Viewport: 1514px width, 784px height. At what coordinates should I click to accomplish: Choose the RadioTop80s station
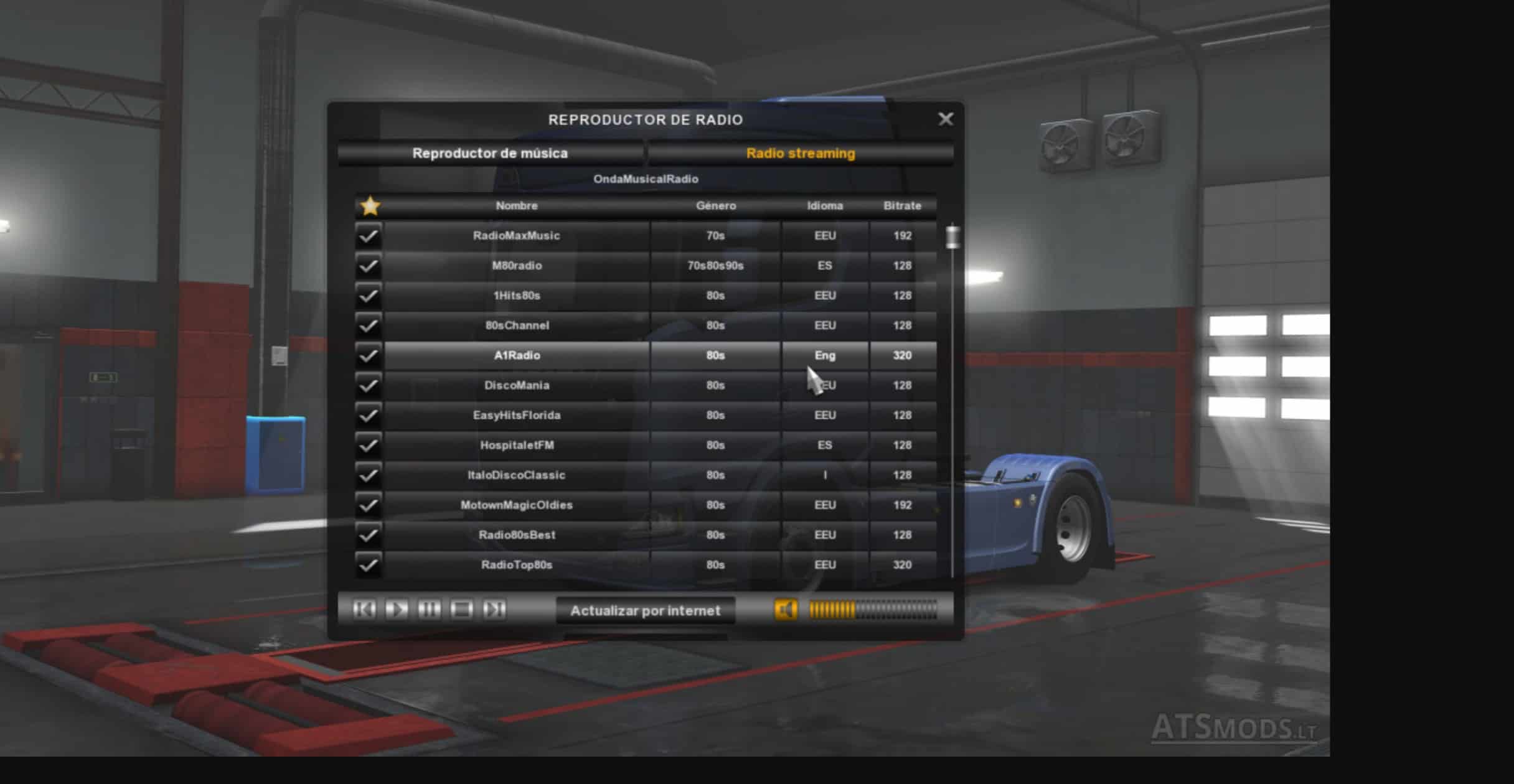pyautogui.click(x=516, y=565)
